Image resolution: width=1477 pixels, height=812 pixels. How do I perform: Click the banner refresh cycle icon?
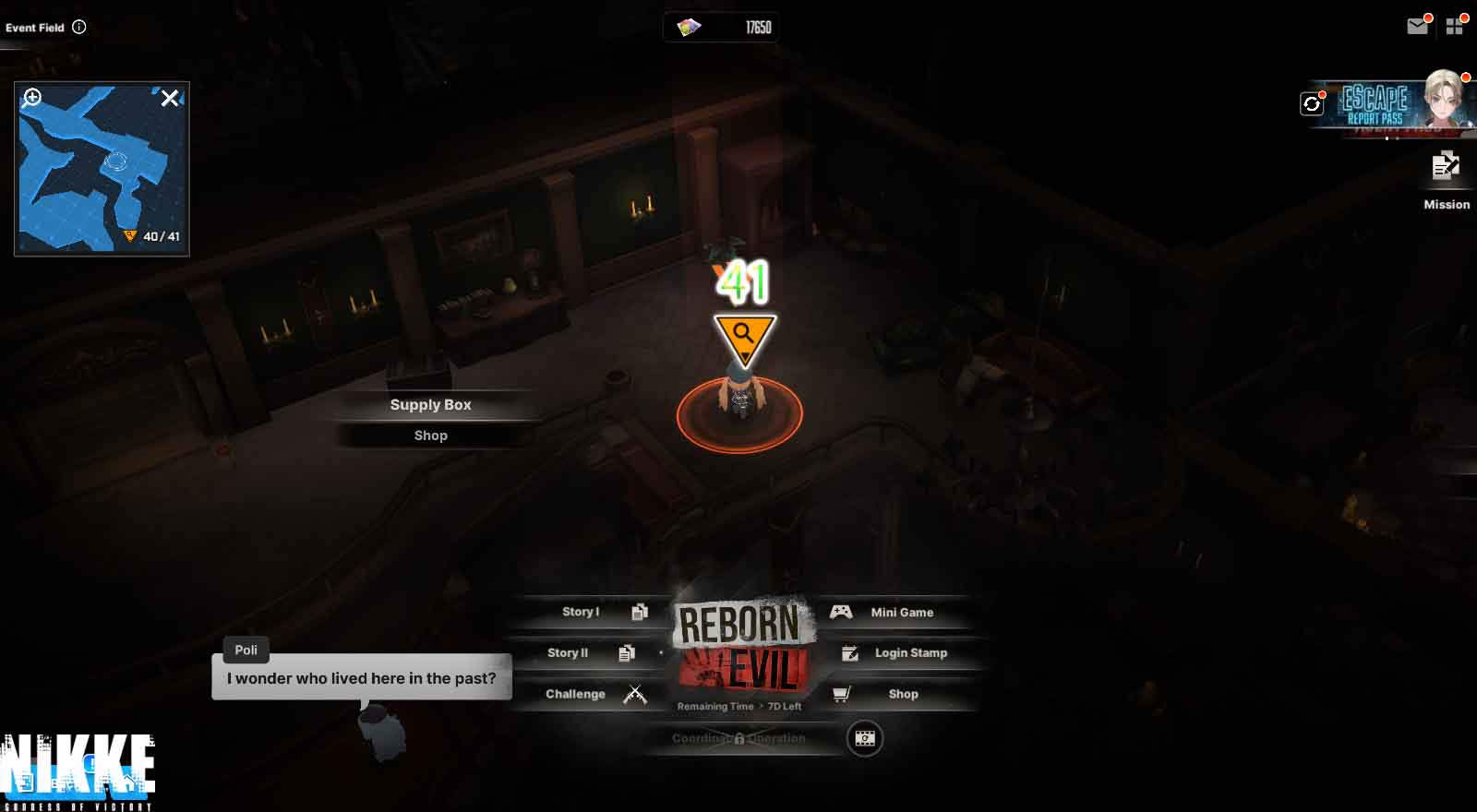(x=1312, y=104)
